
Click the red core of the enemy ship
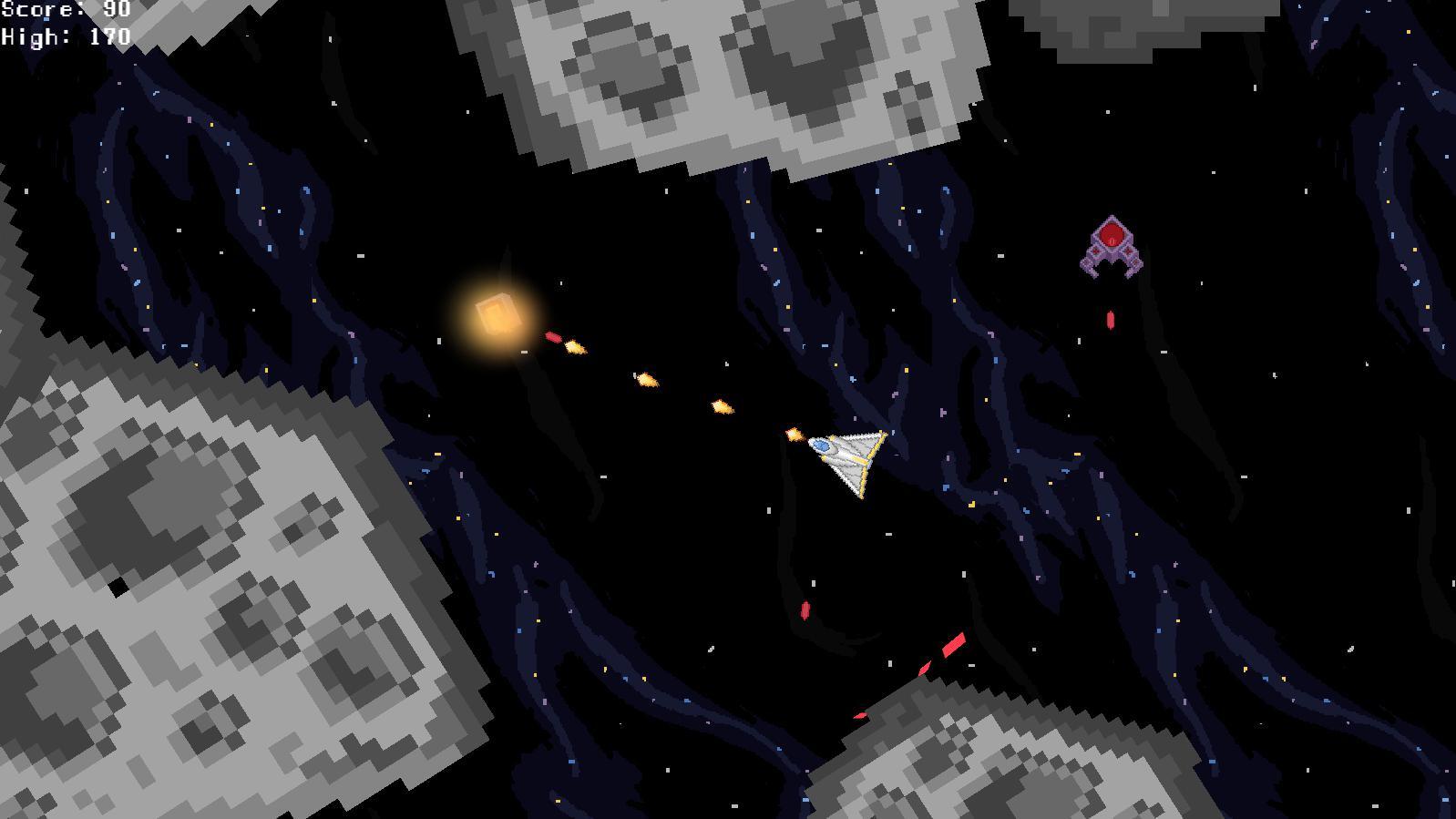pyautogui.click(x=1111, y=236)
